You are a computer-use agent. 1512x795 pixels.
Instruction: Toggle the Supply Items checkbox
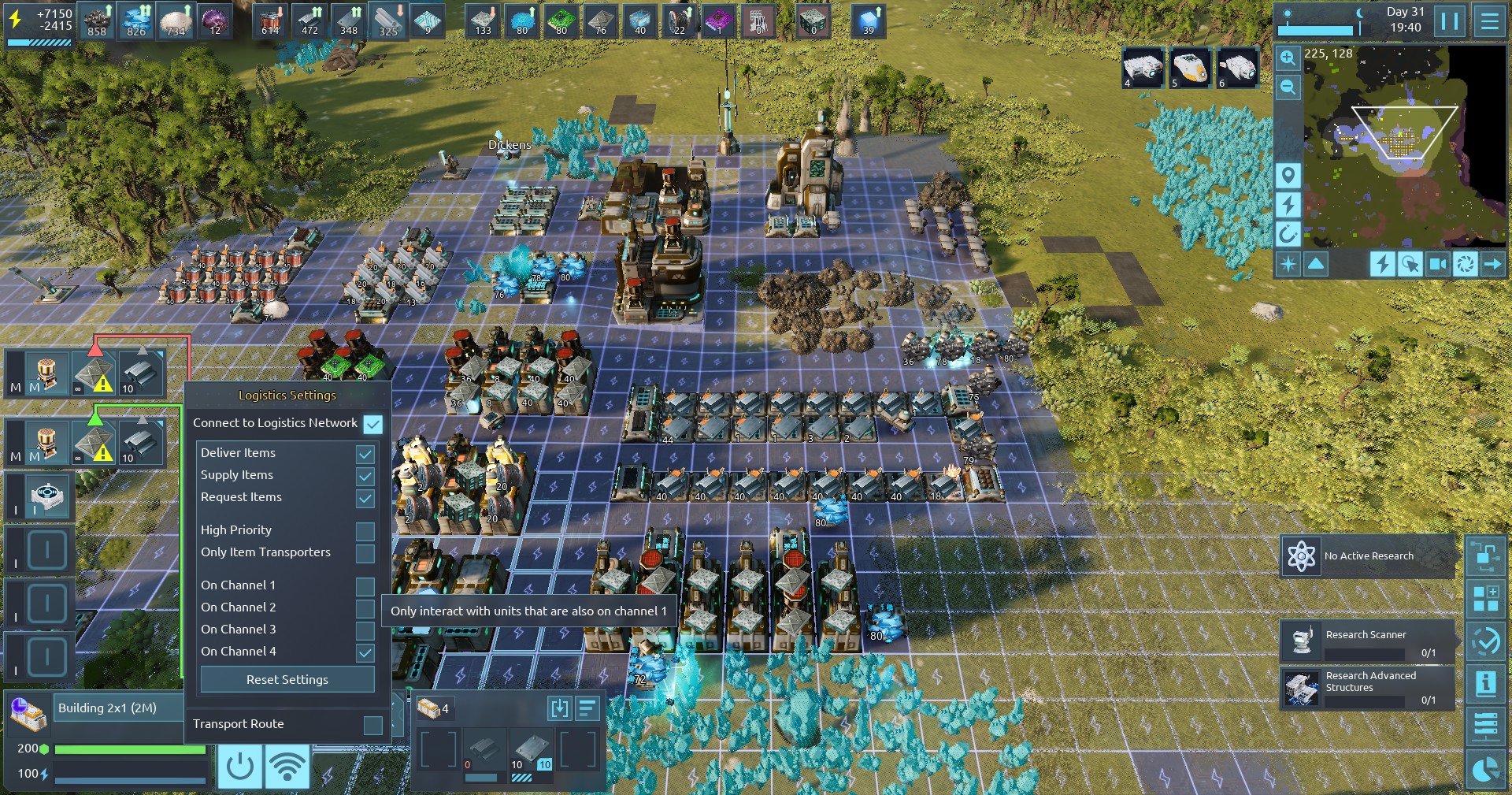365,476
